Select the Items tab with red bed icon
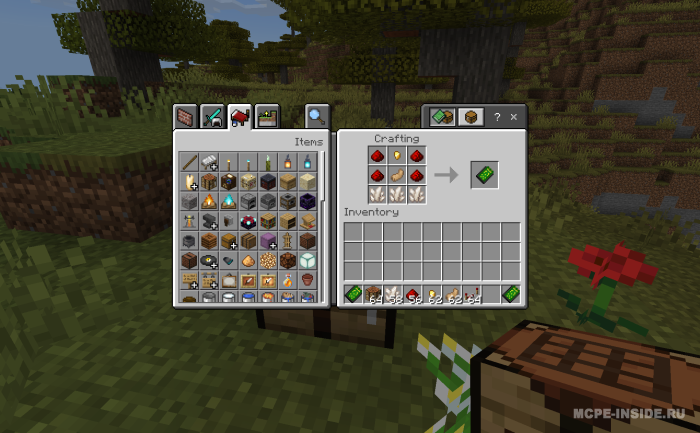 pyautogui.click(x=239, y=117)
